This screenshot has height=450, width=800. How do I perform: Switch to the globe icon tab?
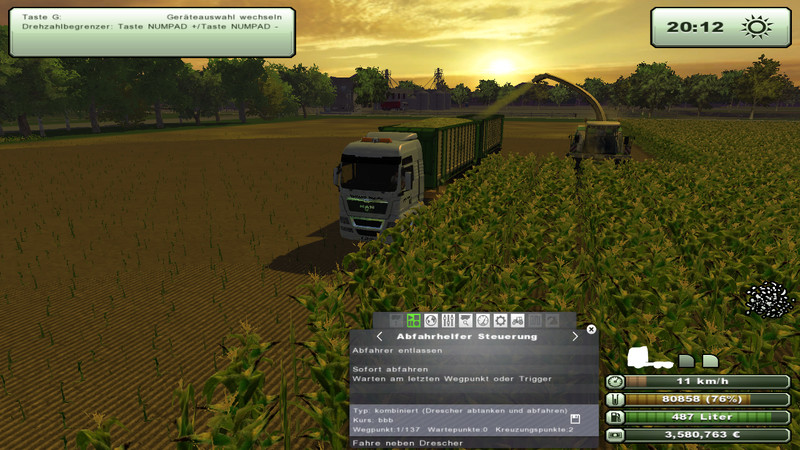[431, 321]
